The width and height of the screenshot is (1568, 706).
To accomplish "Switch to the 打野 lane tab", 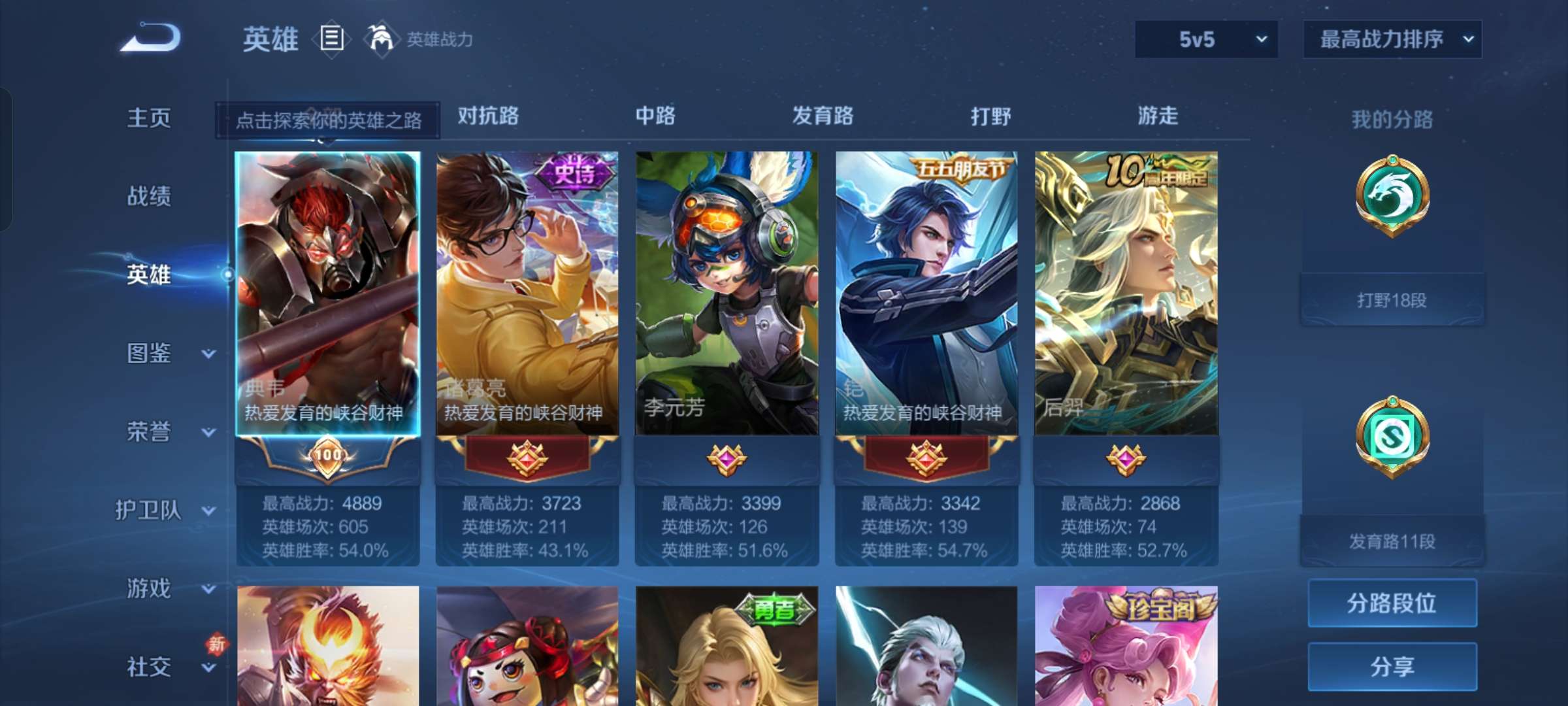I will [x=990, y=116].
